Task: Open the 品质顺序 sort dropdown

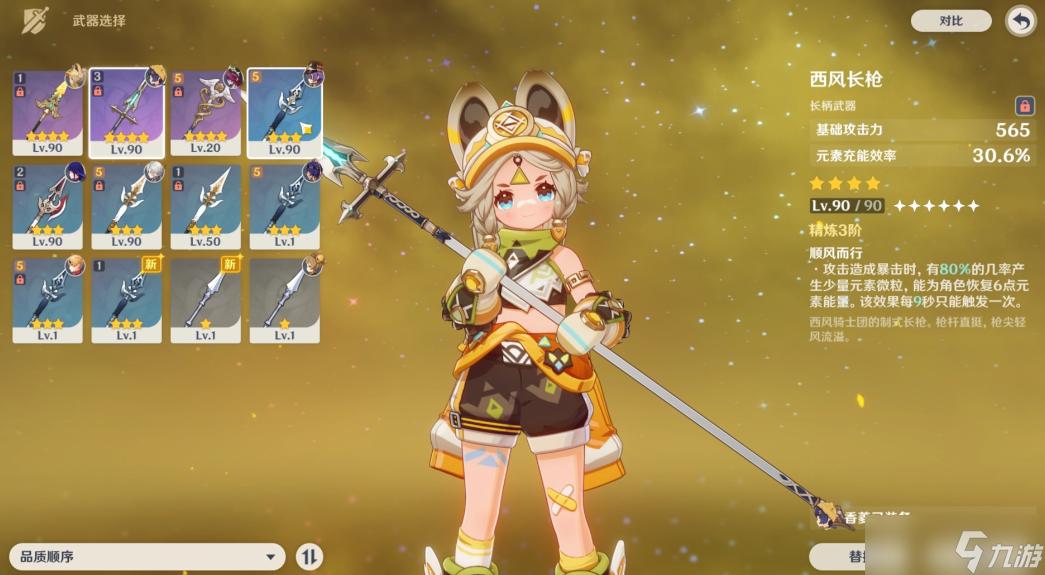Action: pos(147,557)
